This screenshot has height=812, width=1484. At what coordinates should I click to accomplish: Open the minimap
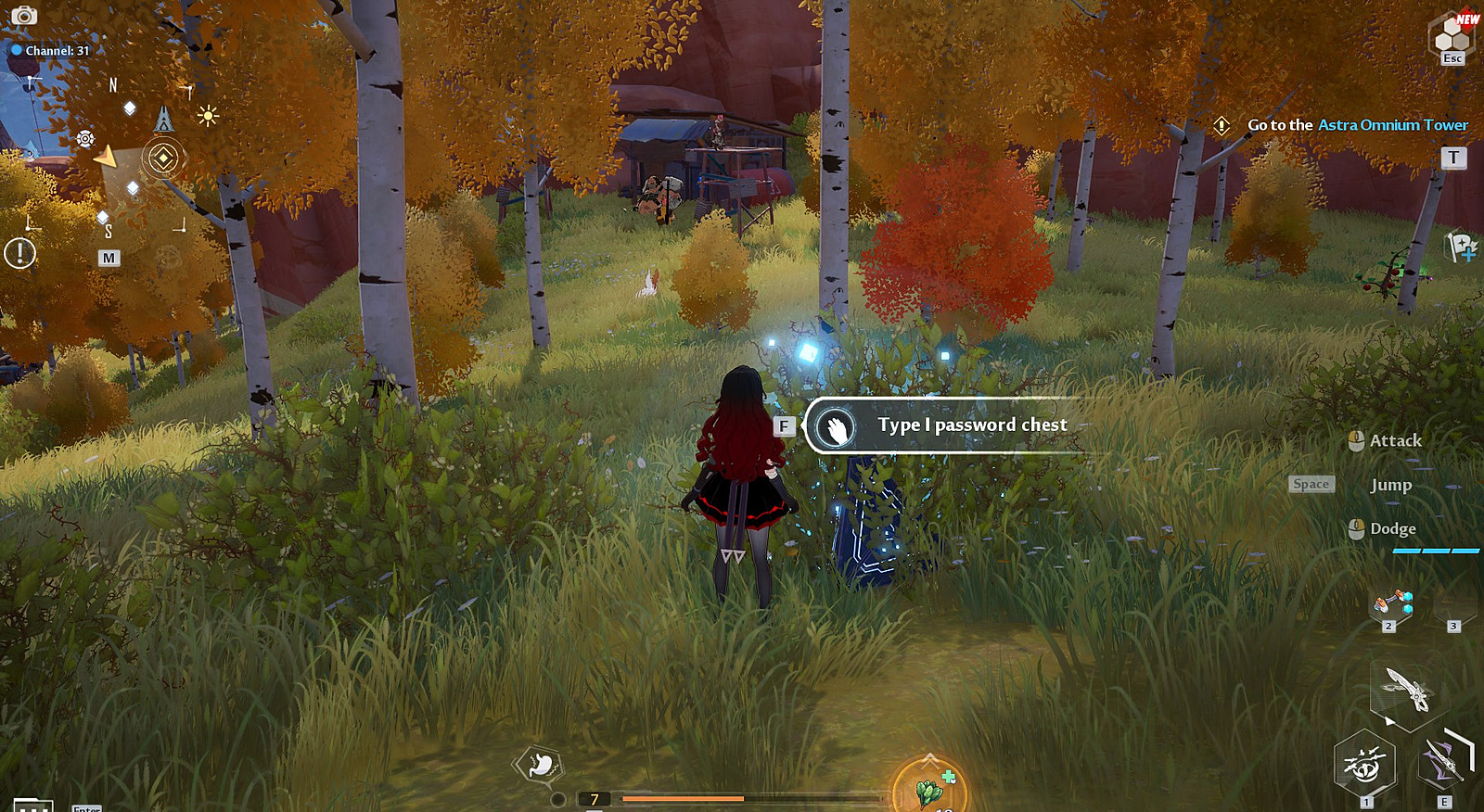[109, 258]
